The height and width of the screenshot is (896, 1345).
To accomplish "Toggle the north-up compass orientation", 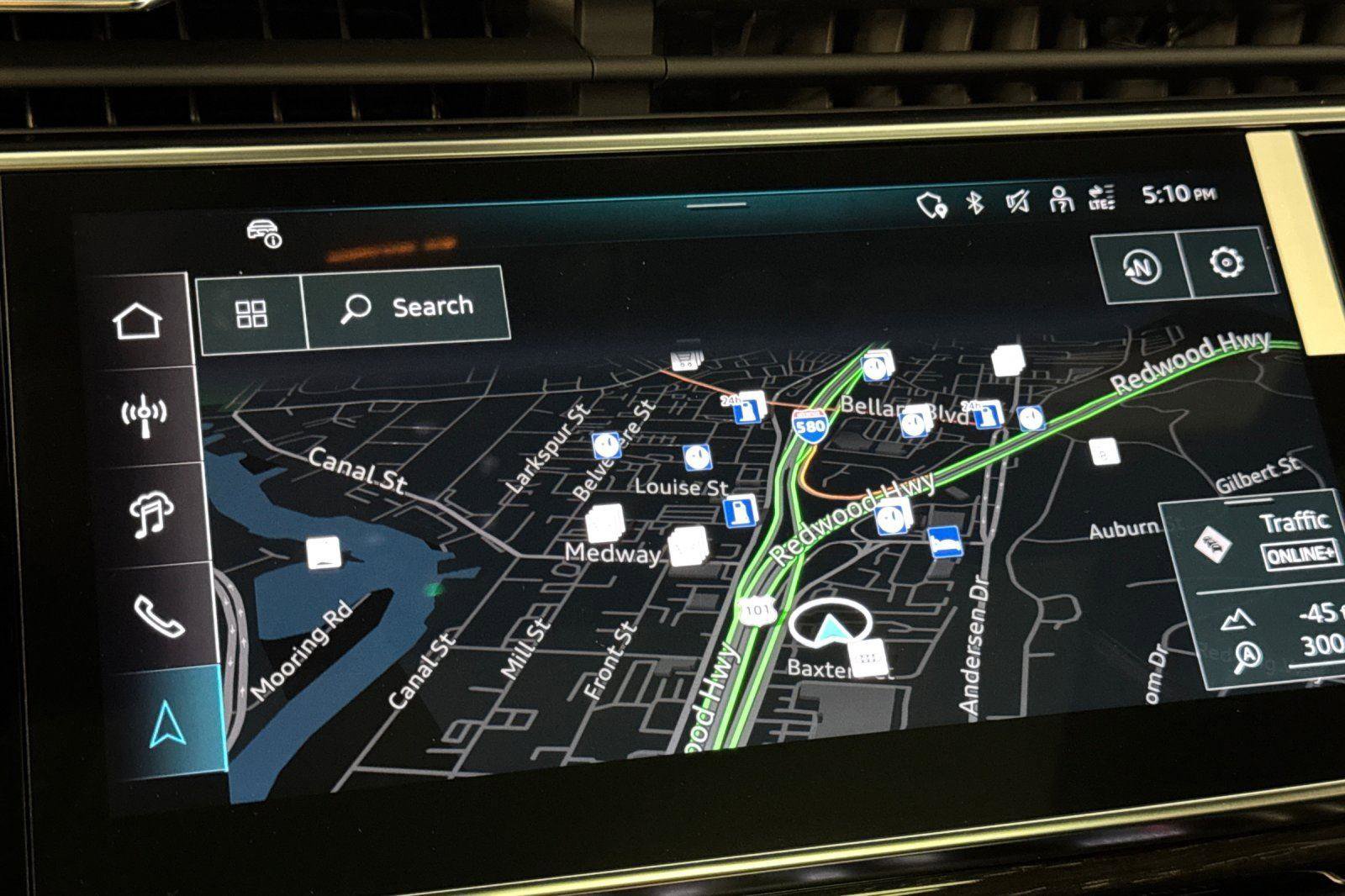I will pyautogui.click(x=1141, y=268).
